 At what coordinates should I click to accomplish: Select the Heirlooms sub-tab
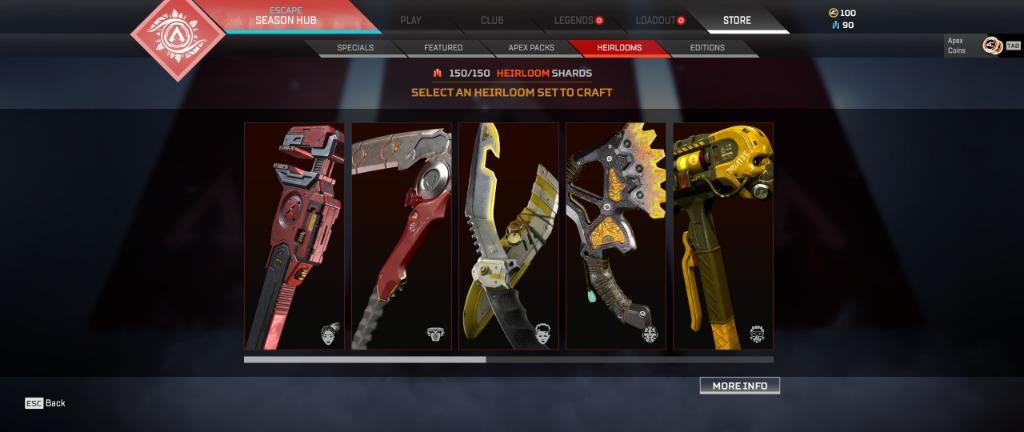coord(617,47)
